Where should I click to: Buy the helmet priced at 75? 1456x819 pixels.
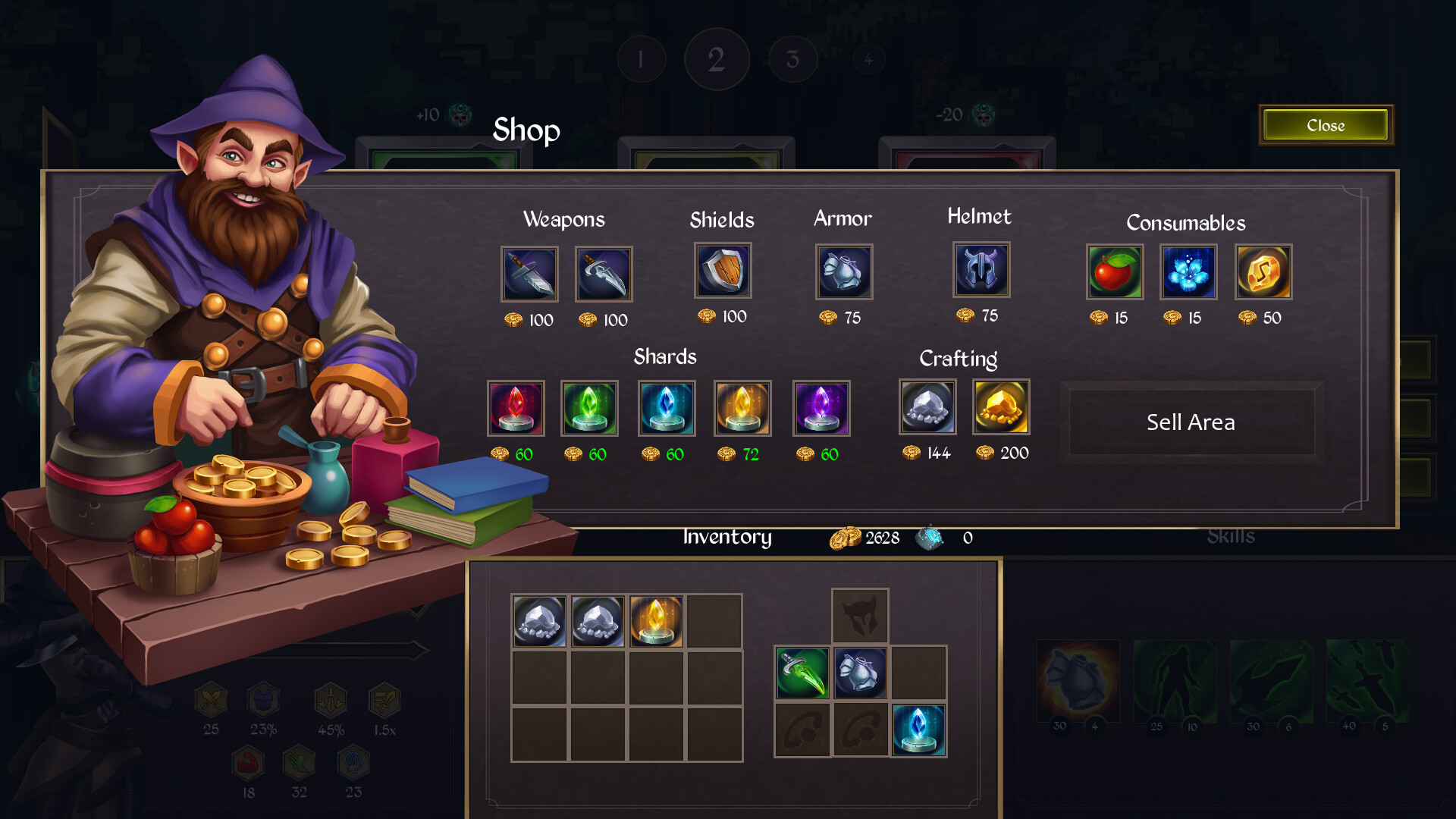coord(981,270)
